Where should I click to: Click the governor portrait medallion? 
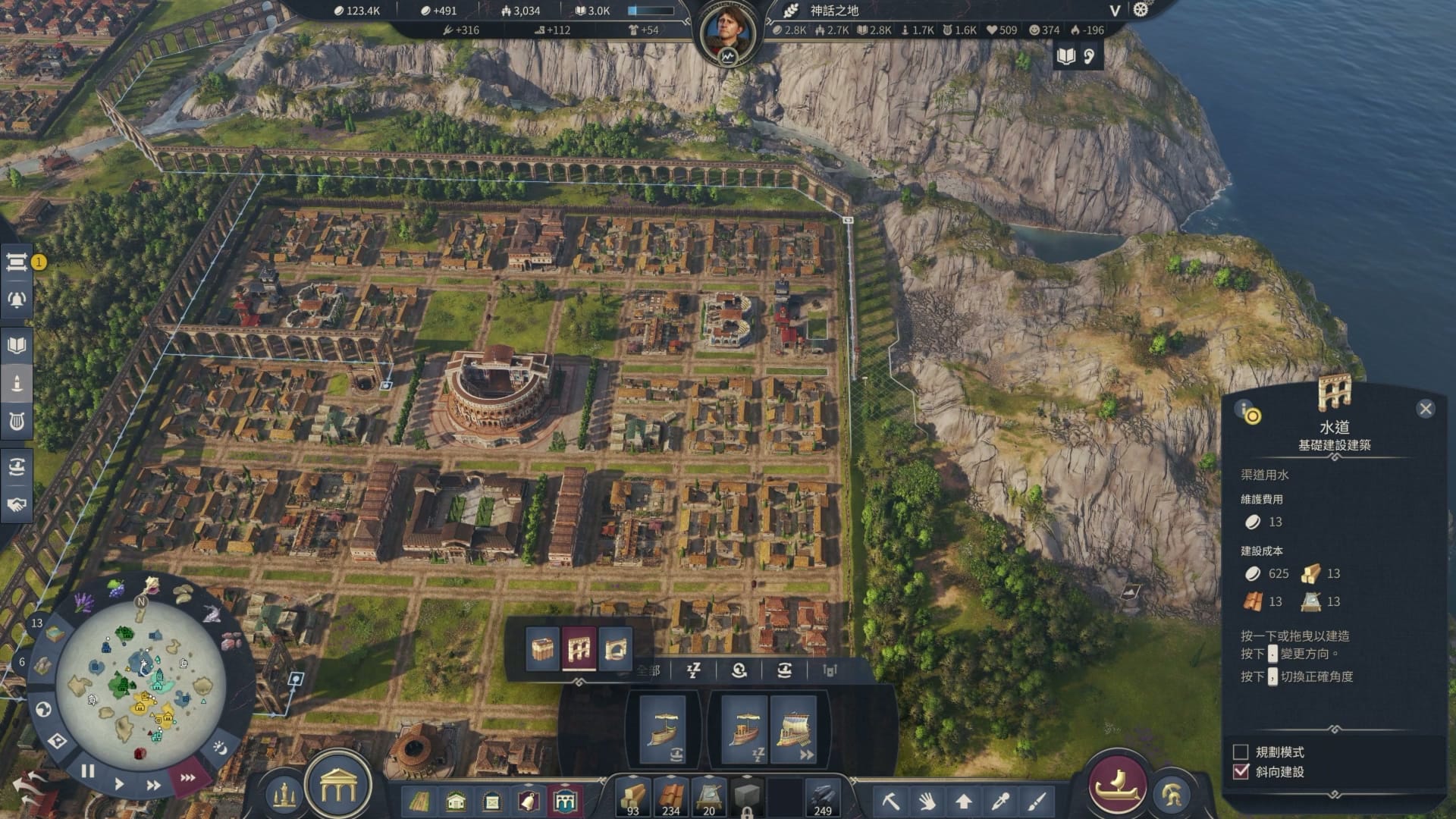[727, 33]
